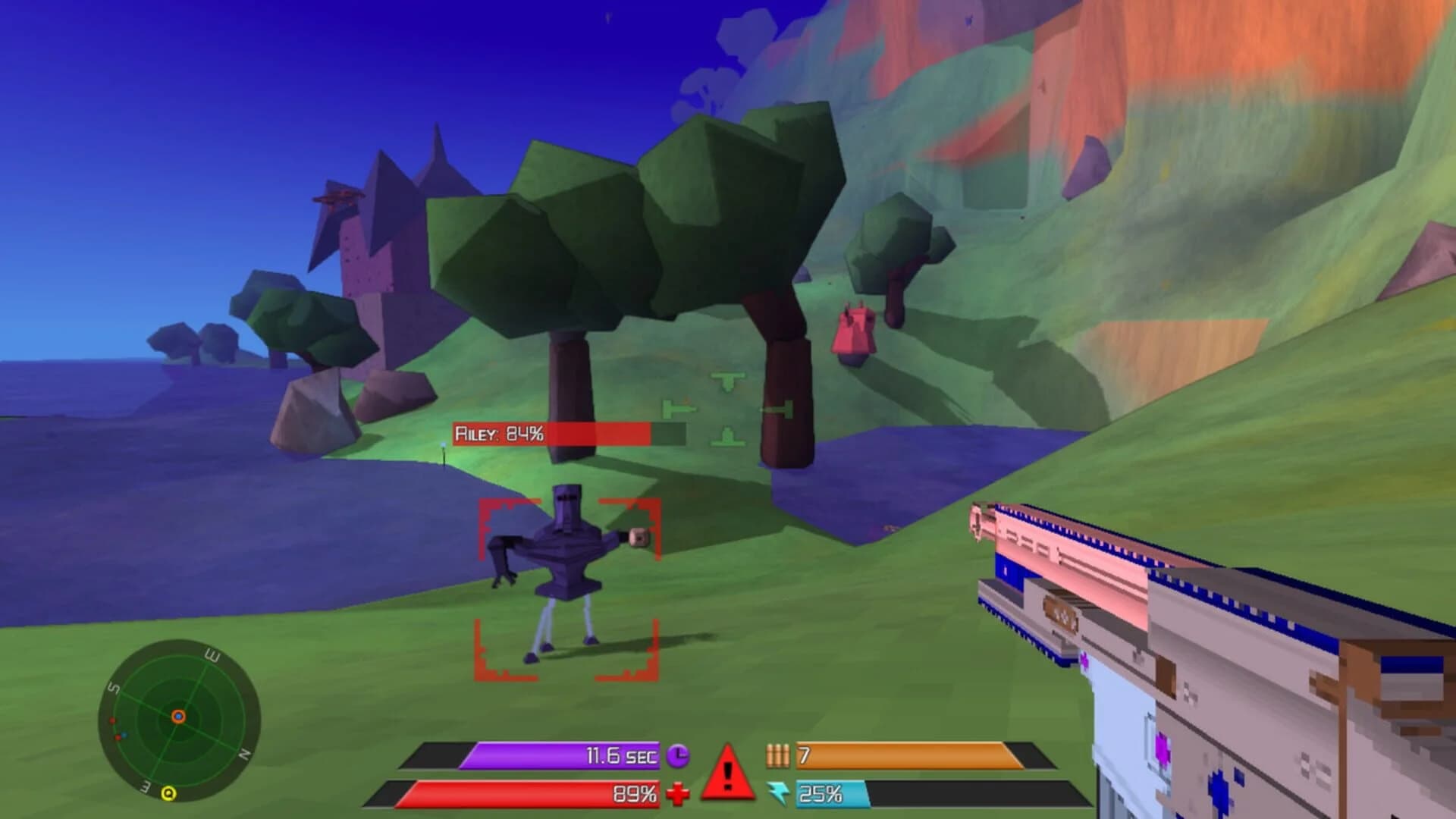This screenshot has width=1456, height=819.
Task: Click the yellow Q marker on the radar
Action: click(169, 793)
